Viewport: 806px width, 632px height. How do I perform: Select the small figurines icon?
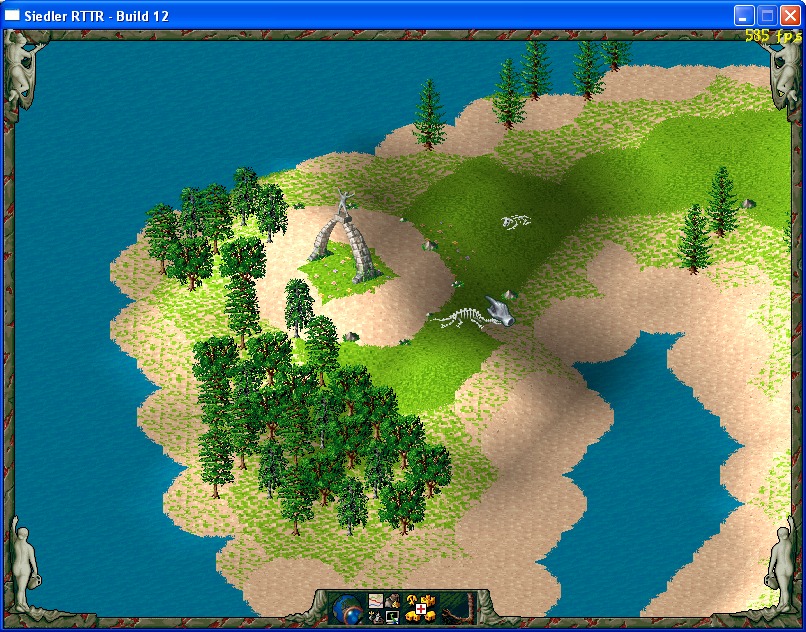click(376, 617)
